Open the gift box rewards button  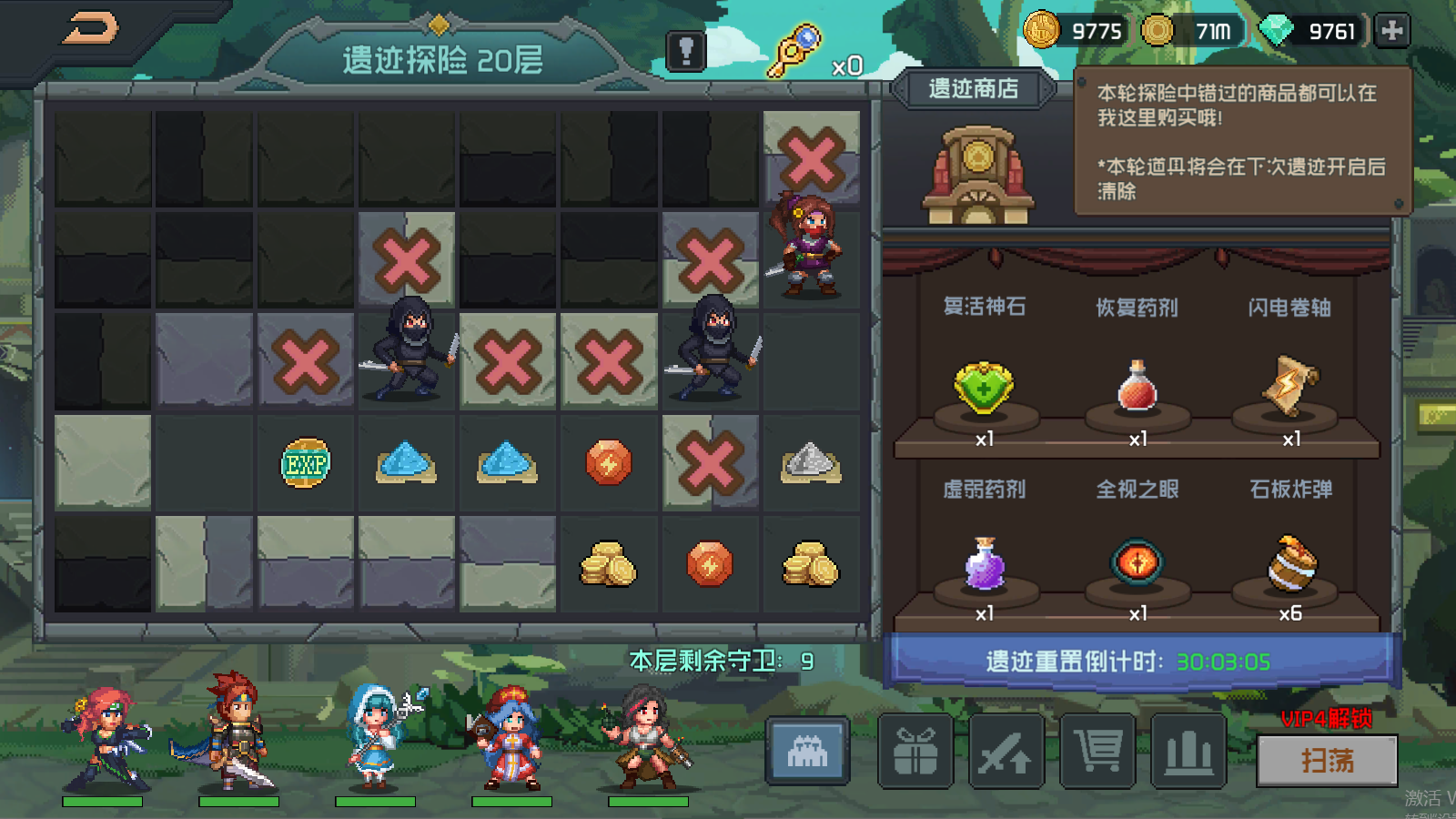tap(915, 752)
